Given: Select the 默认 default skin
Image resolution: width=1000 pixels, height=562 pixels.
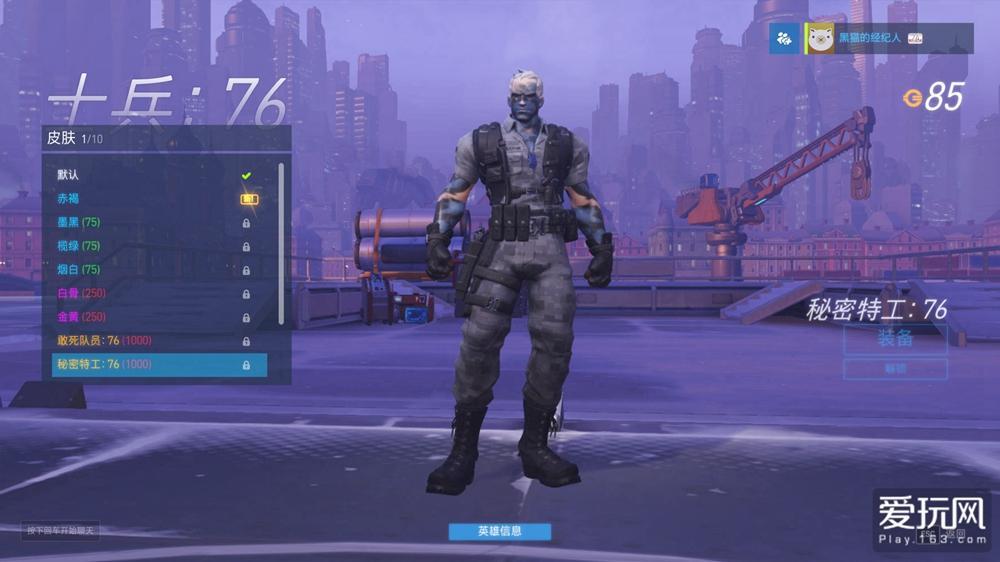Looking at the screenshot, I should click(x=150, y=175).
